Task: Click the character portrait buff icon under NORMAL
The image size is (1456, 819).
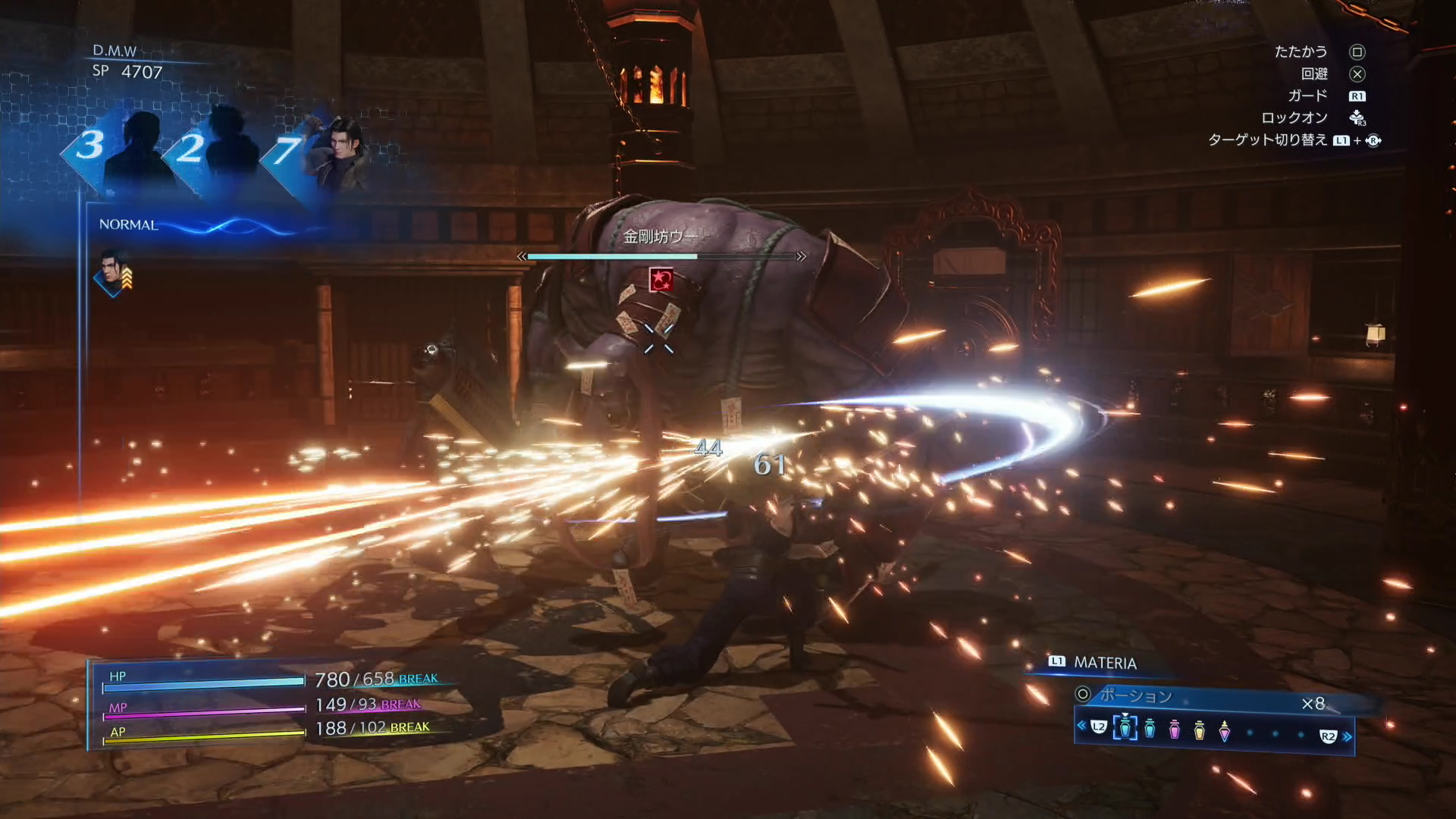Action: click(114, 277)
